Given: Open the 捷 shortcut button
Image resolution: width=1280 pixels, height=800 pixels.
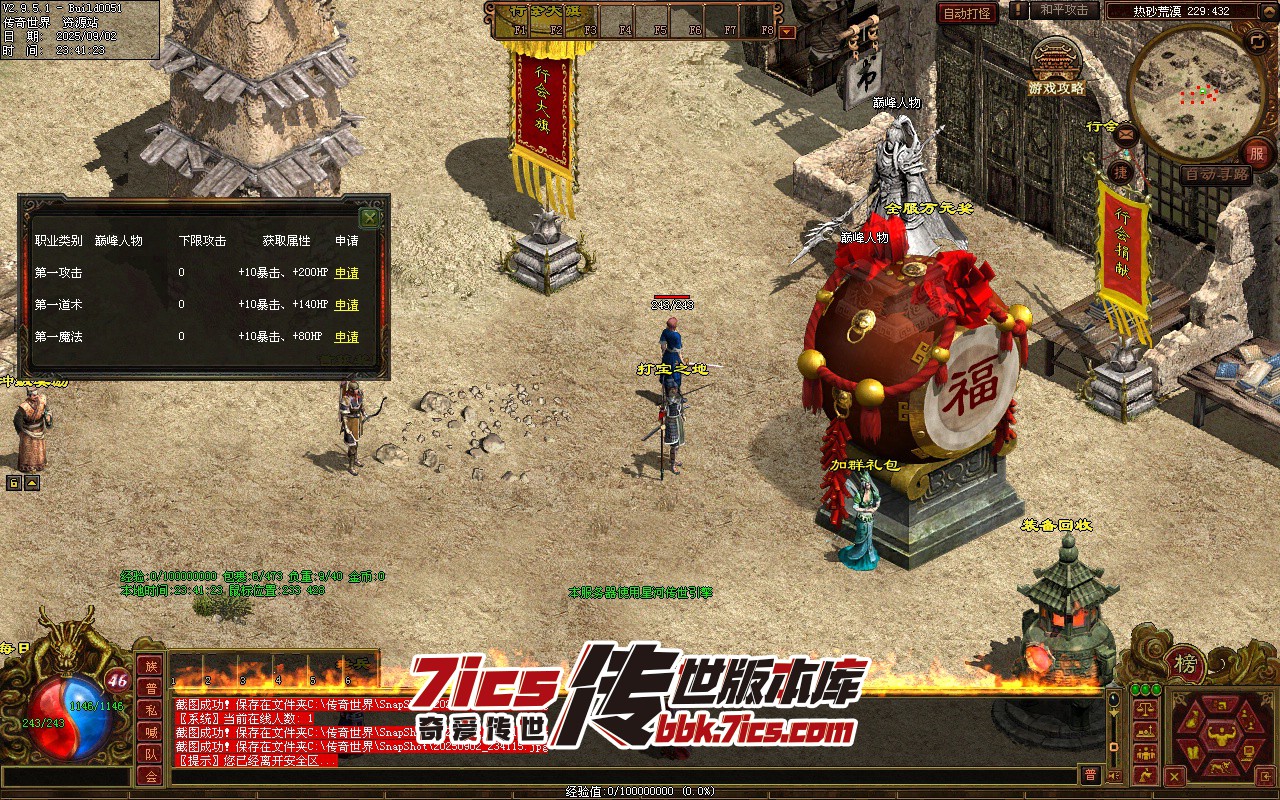Looking at the screenshot, I should (x=1121, y=171).
